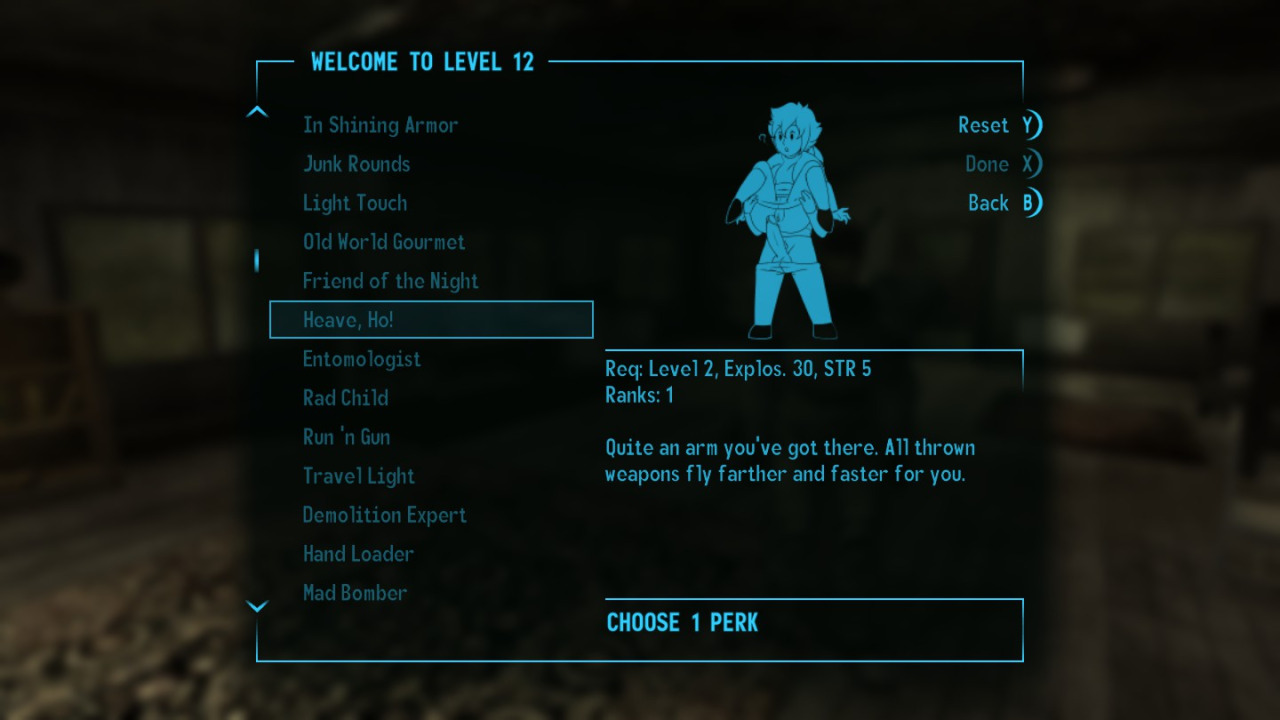1280x720 pixels.
Task: Click the Reset button
Action: pos(998,125)
